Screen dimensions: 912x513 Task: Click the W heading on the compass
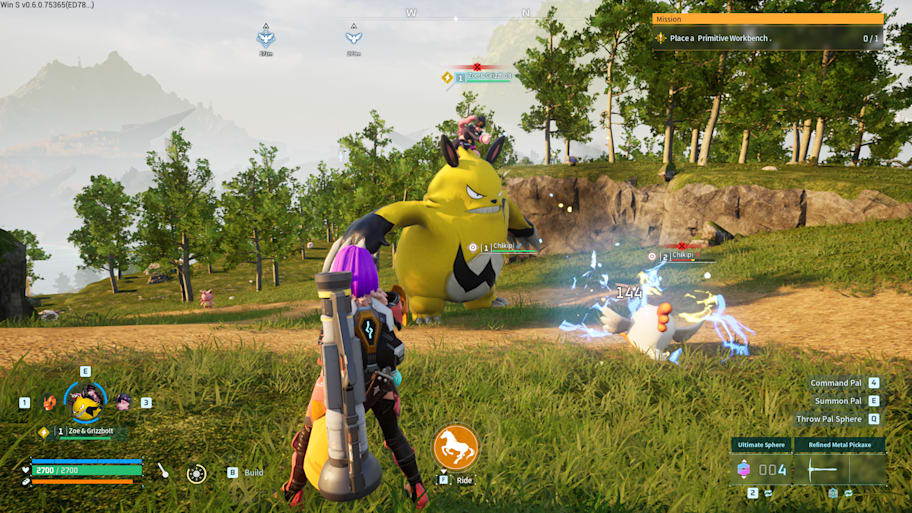(x=411, y=13)
